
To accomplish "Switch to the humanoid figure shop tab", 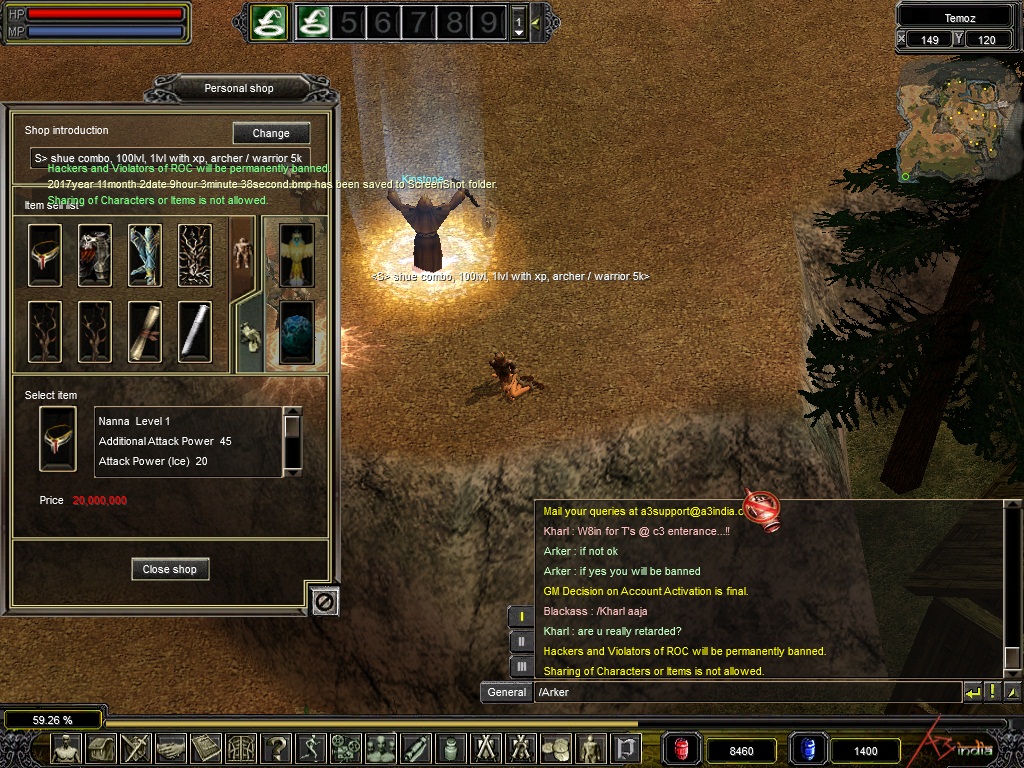I will click(242, 254).
